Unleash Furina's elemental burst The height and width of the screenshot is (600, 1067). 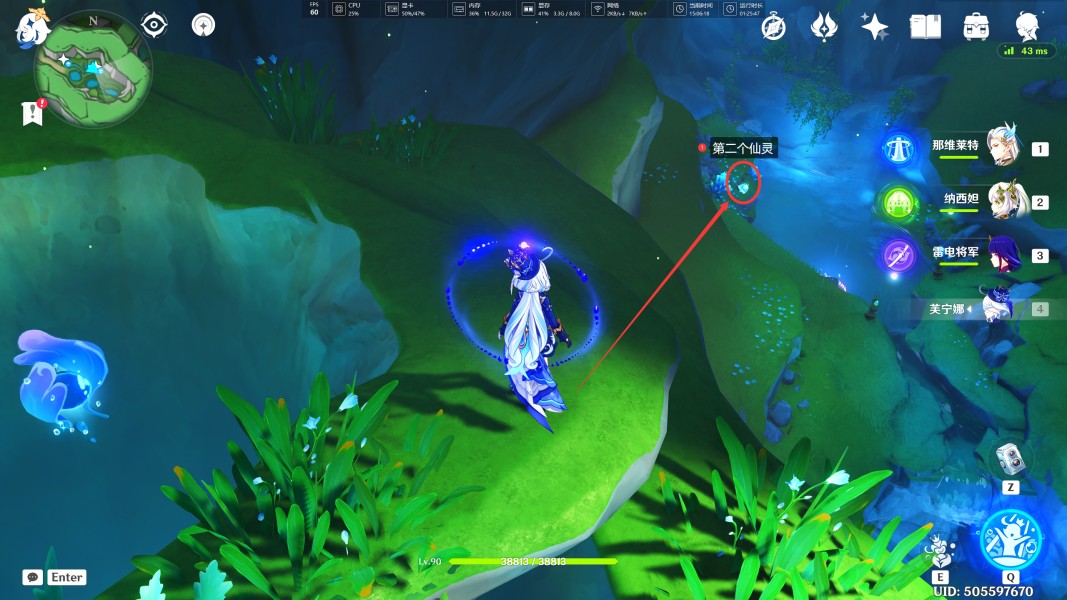(x=1011, y=538)
